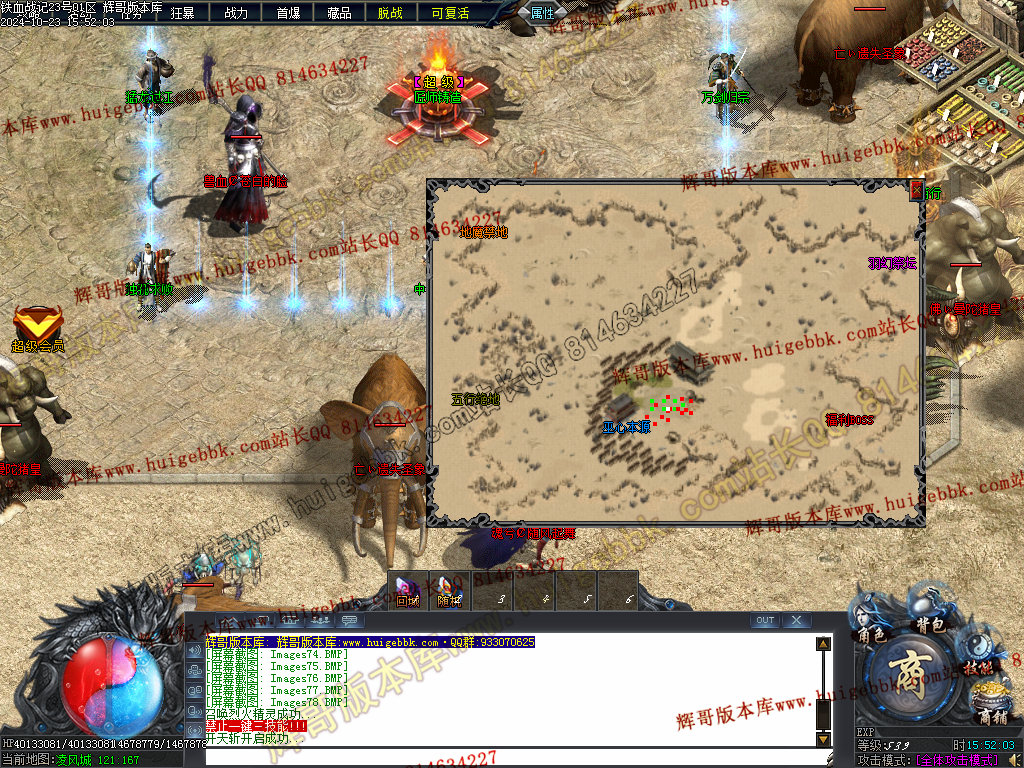Click the 福利BOSS marker on the map

[x=849, y=420]
